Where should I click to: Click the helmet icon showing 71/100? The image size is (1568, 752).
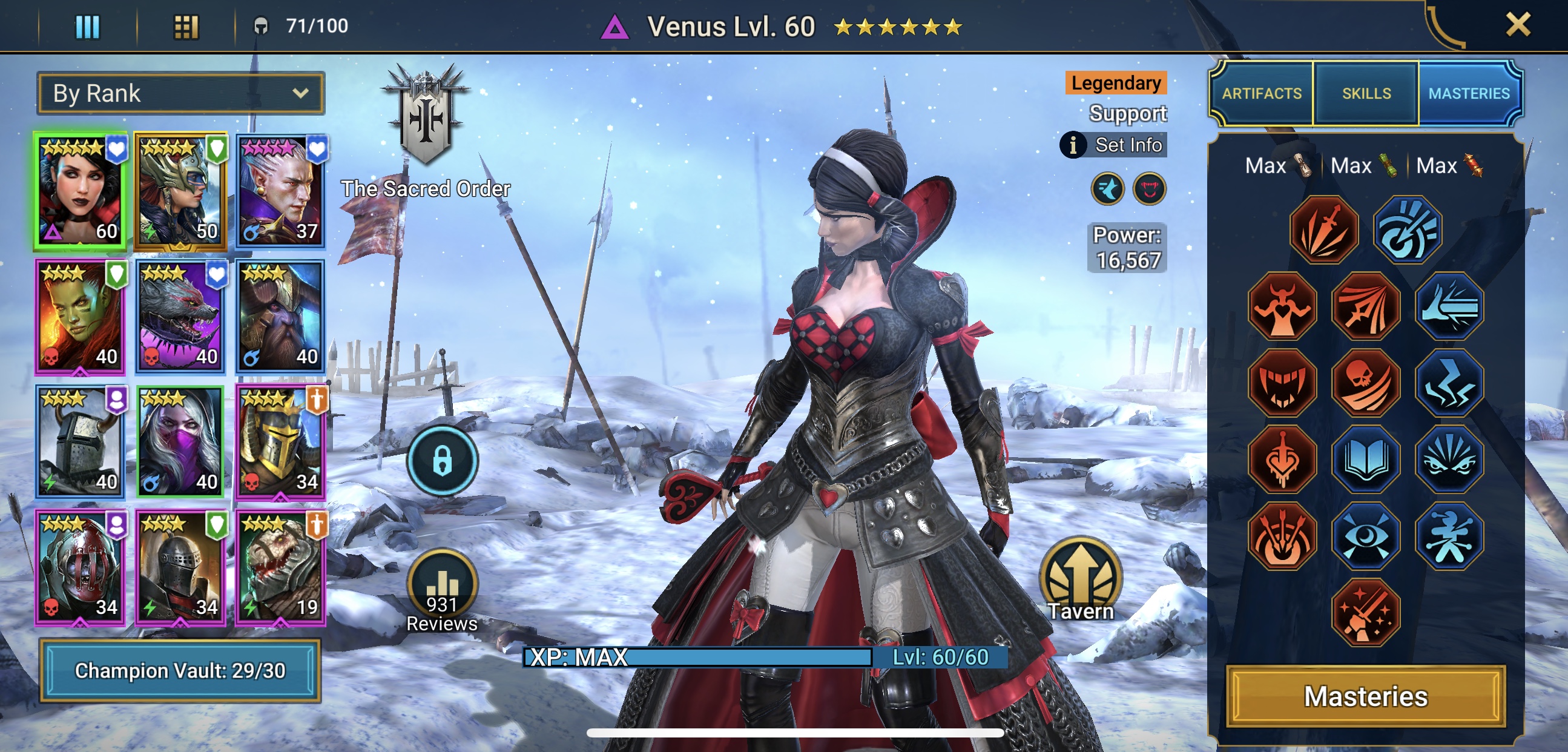point(260,26)
